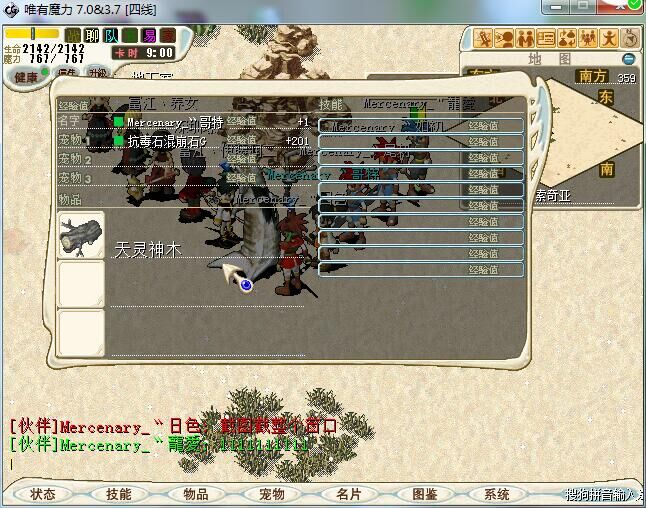Select the 天灵神木 wood item slot
Screen dimensions: 646x508
click(x=81, y=235)
